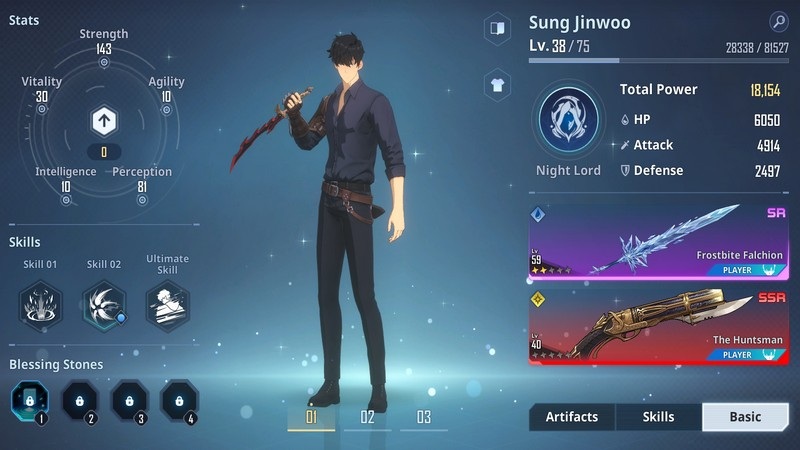Screen dimensions: 800x450
Task: Open the costume shirt icon
Action: (x=497, y=84)
